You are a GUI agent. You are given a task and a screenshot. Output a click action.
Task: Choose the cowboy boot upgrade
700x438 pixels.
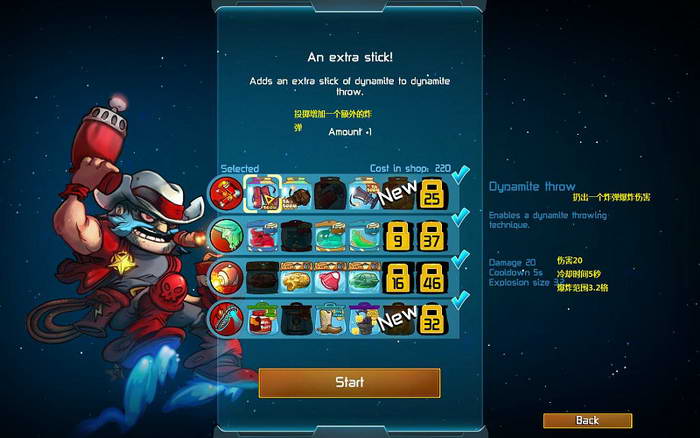tap(330, 320)
